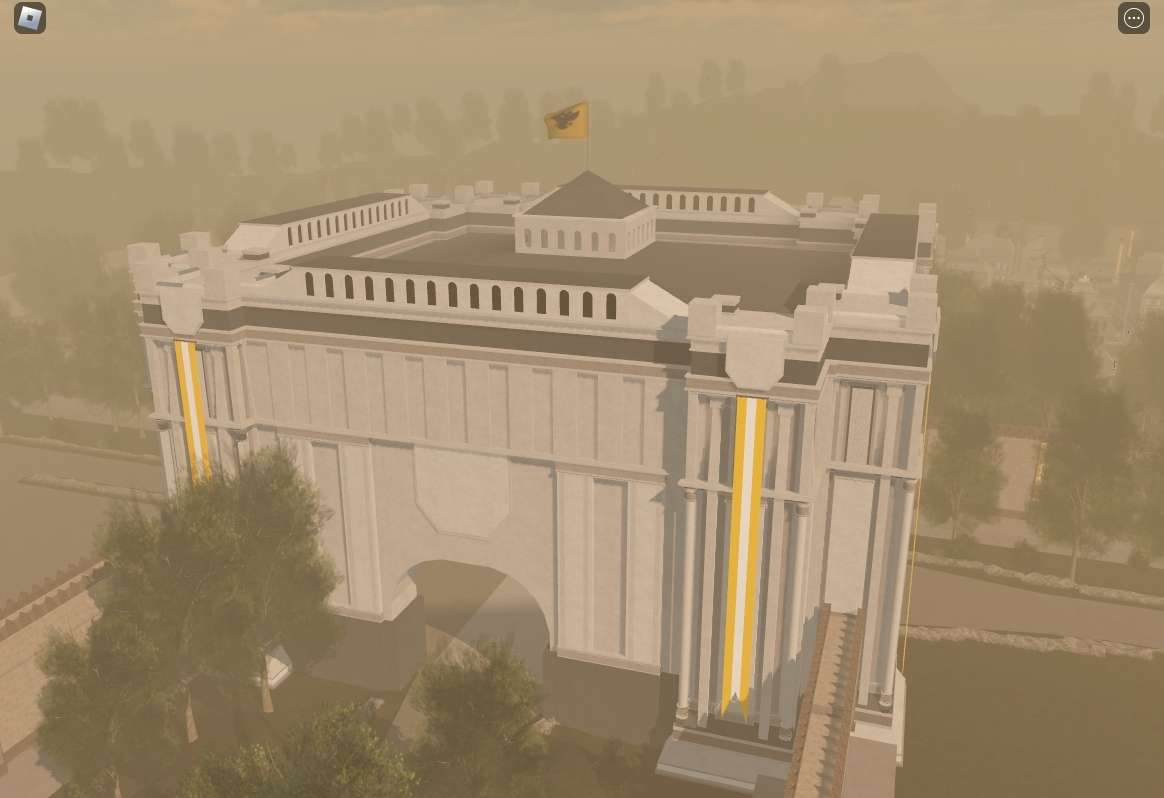
Task: Open the Roblox menu logo button
Action: coord(30,18)
